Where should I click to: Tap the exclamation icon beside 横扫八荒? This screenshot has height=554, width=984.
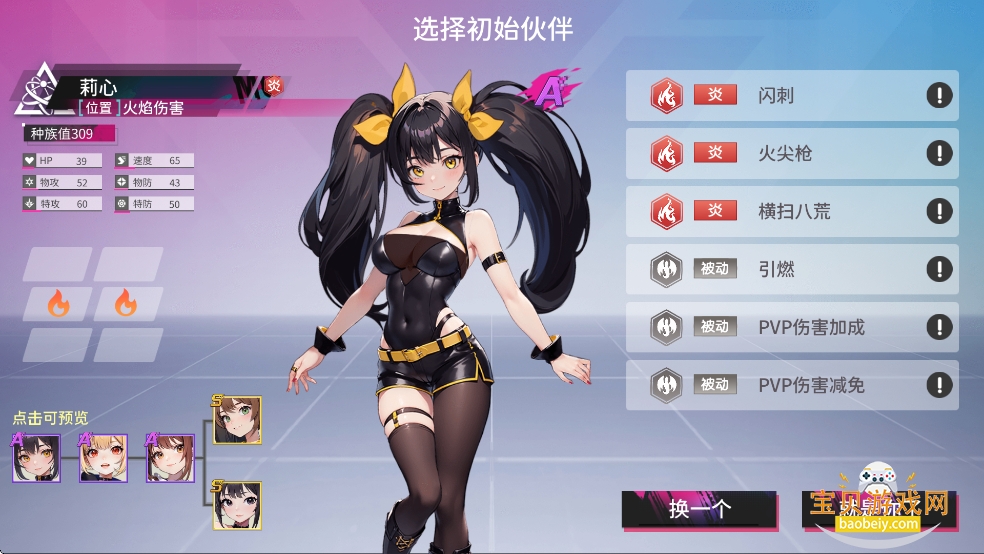click(939, 211)
